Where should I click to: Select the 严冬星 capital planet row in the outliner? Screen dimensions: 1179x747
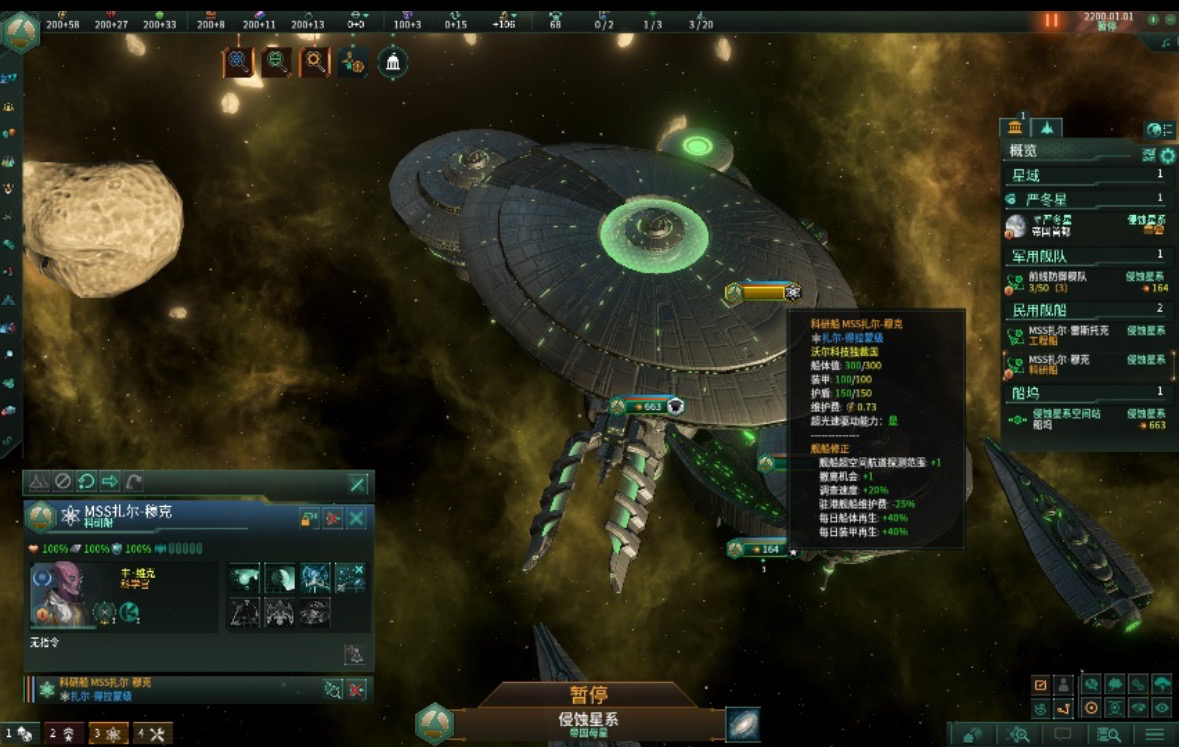coord(1085,225)
